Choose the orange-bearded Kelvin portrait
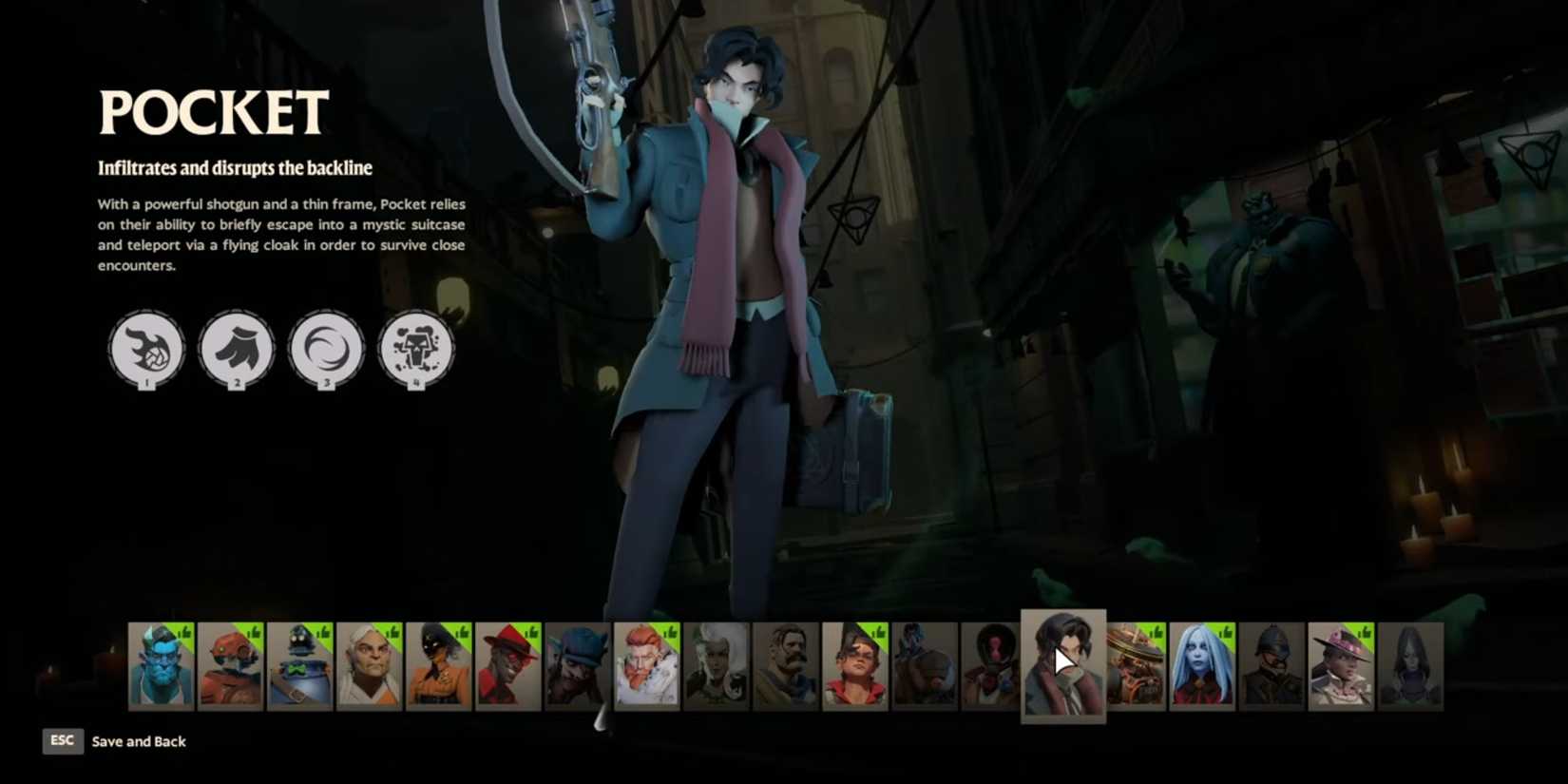The width and height of the screenshot is (1568, 784). point(646,666)
